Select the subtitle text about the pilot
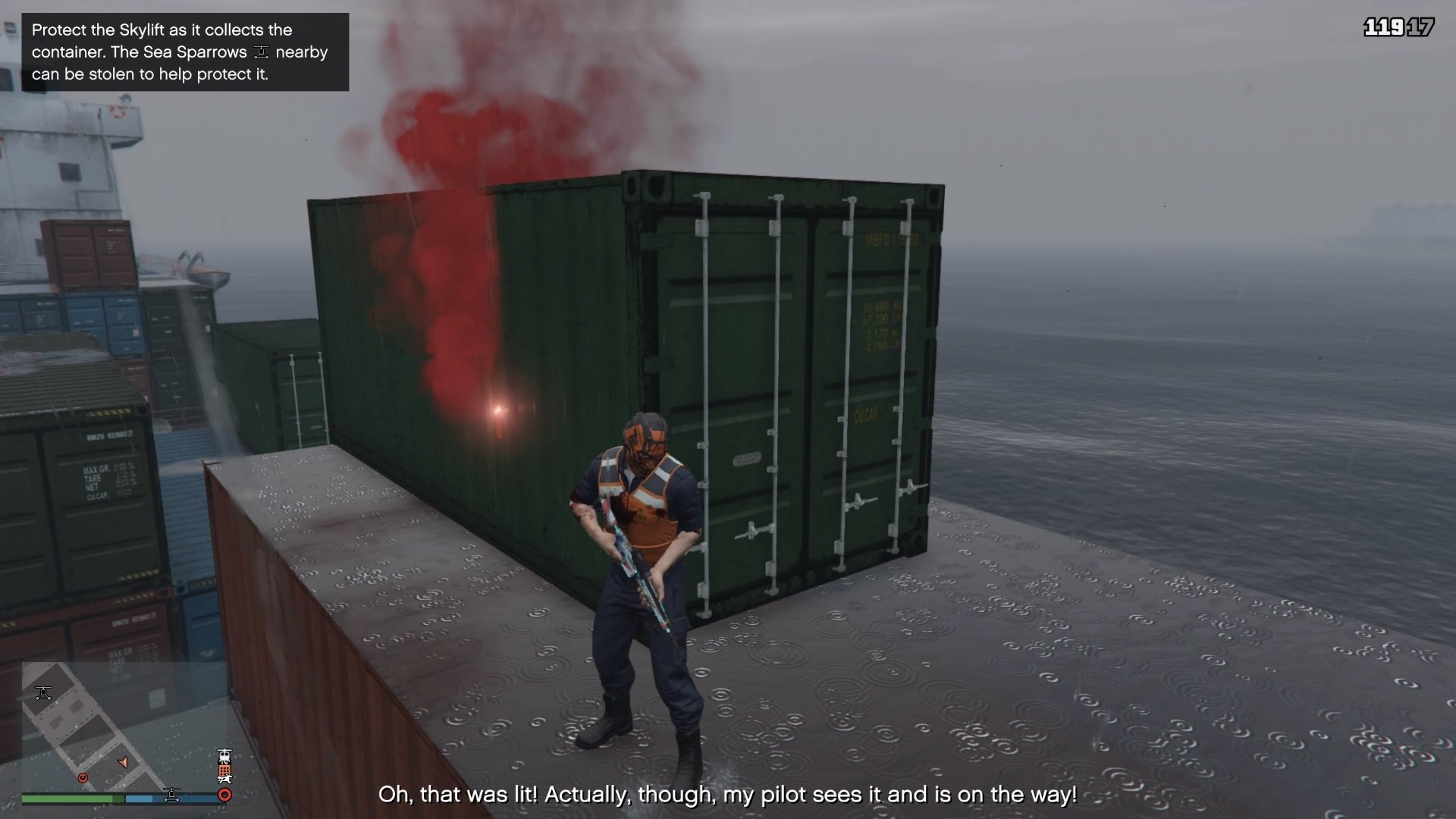1456x819 pixels. (x=728, y=795)
